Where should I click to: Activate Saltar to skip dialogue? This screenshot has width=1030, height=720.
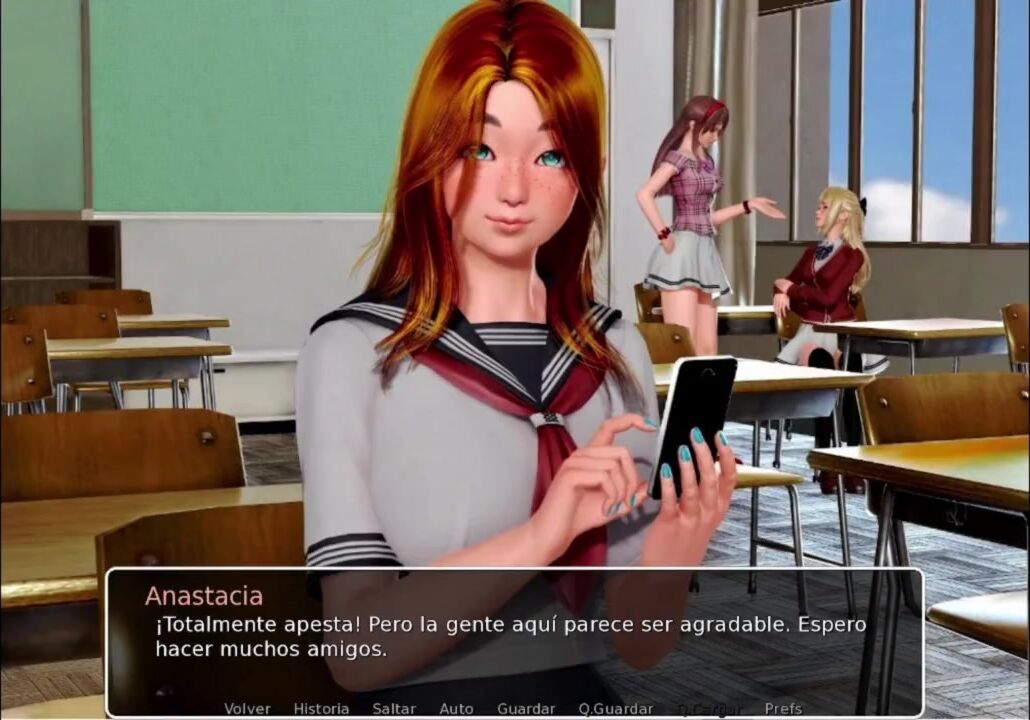click(x=394, y=709)
